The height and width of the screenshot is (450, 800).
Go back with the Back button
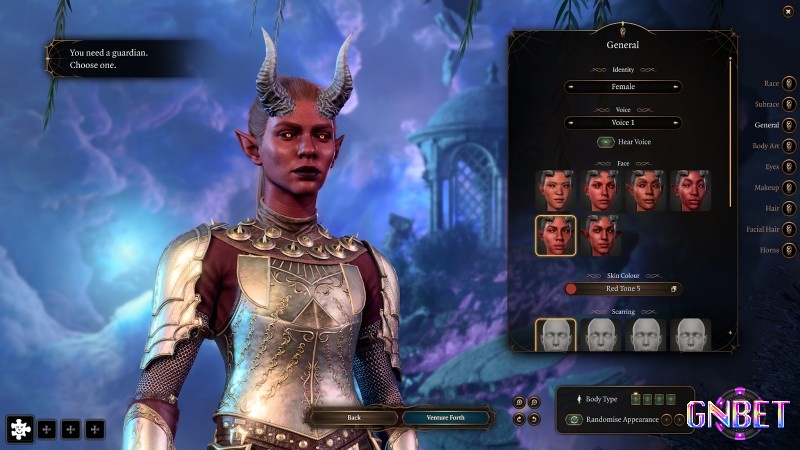tap(354, 417)
